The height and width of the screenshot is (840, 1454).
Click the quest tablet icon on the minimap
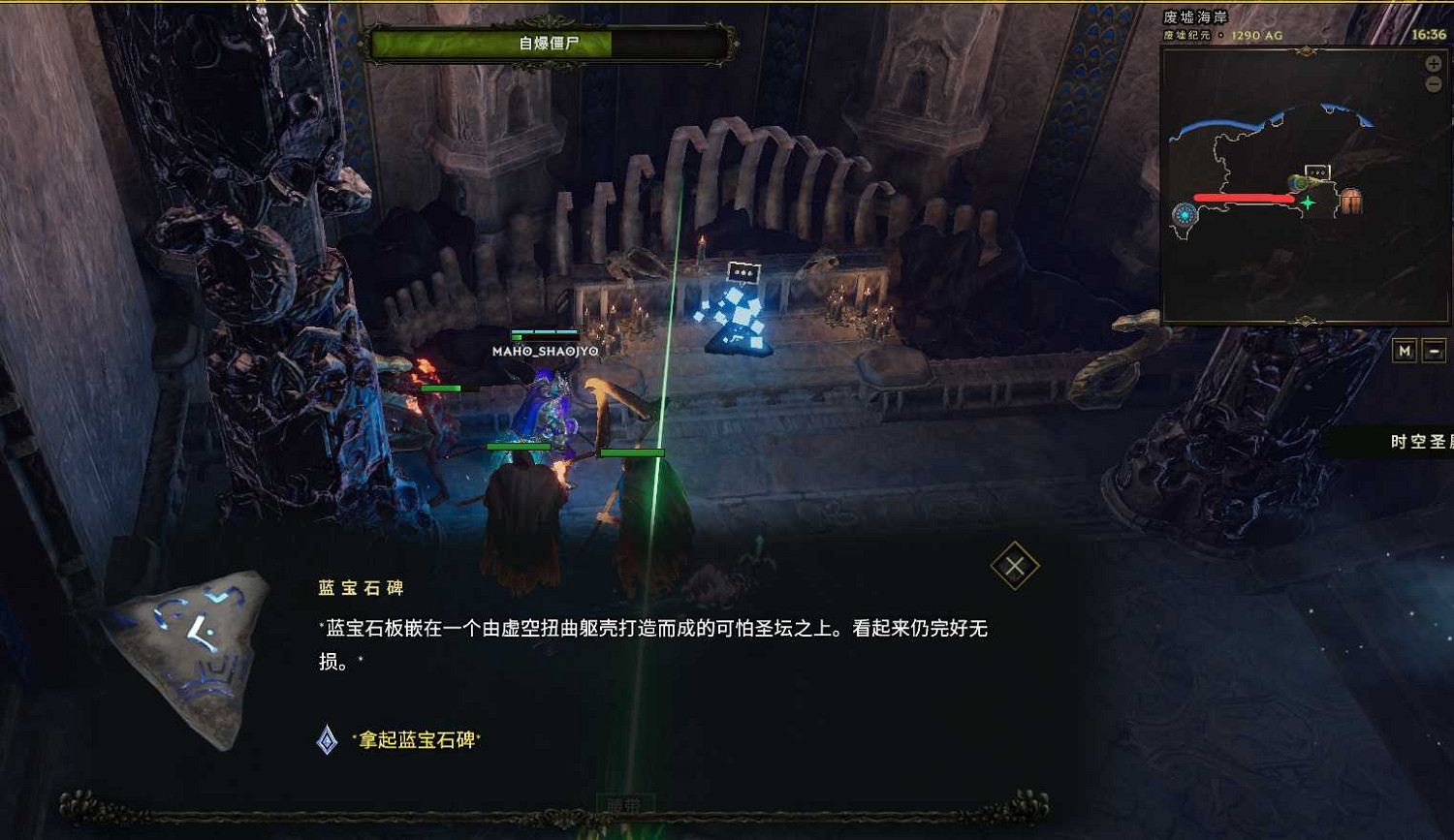(x=1318, y=171)
